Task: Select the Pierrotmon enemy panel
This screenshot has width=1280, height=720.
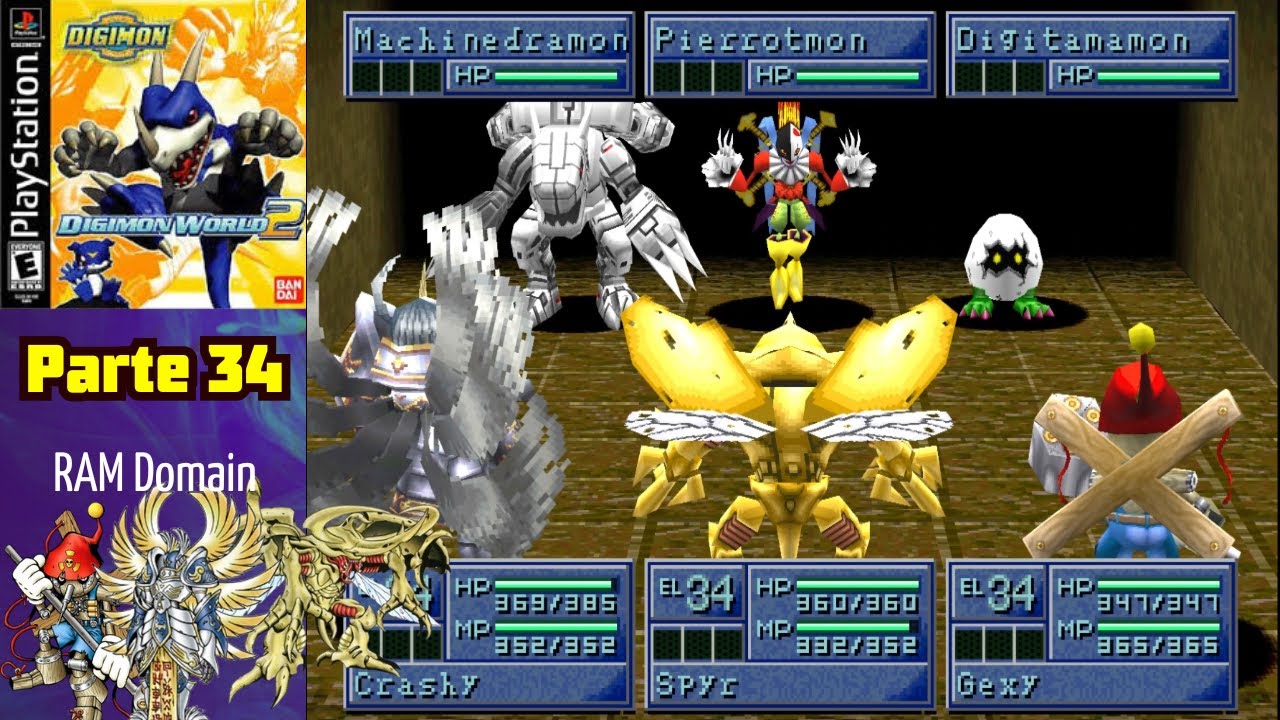Action: [790, 55]
